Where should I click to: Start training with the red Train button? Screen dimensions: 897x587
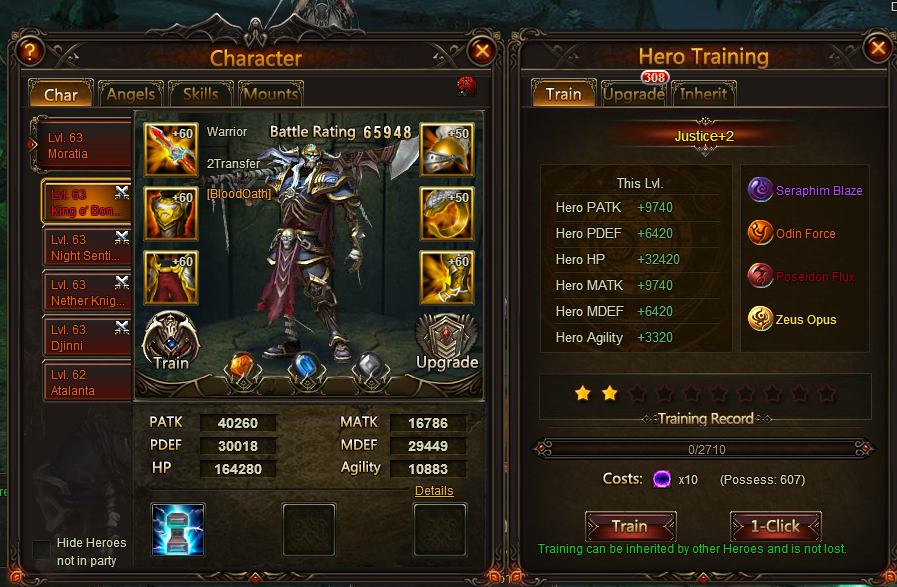pos(630,526)
